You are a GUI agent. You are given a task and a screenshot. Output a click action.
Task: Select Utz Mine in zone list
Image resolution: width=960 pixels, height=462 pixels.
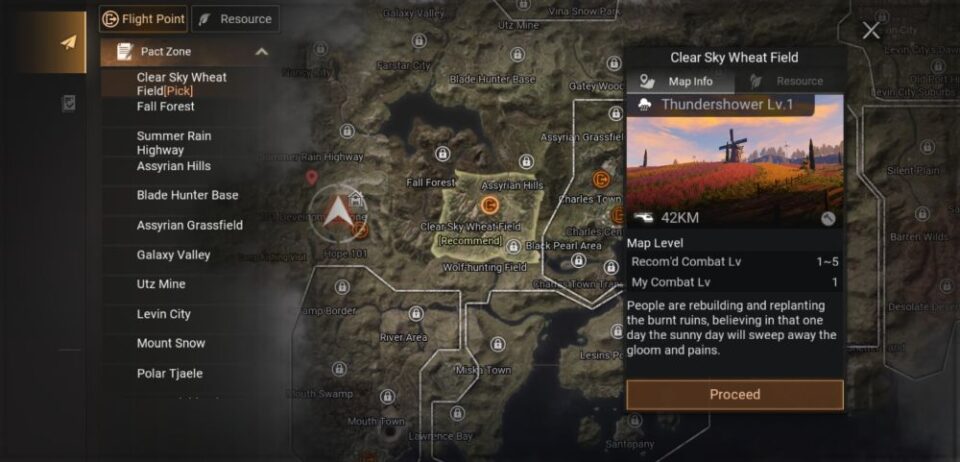(x=161, y=285)
